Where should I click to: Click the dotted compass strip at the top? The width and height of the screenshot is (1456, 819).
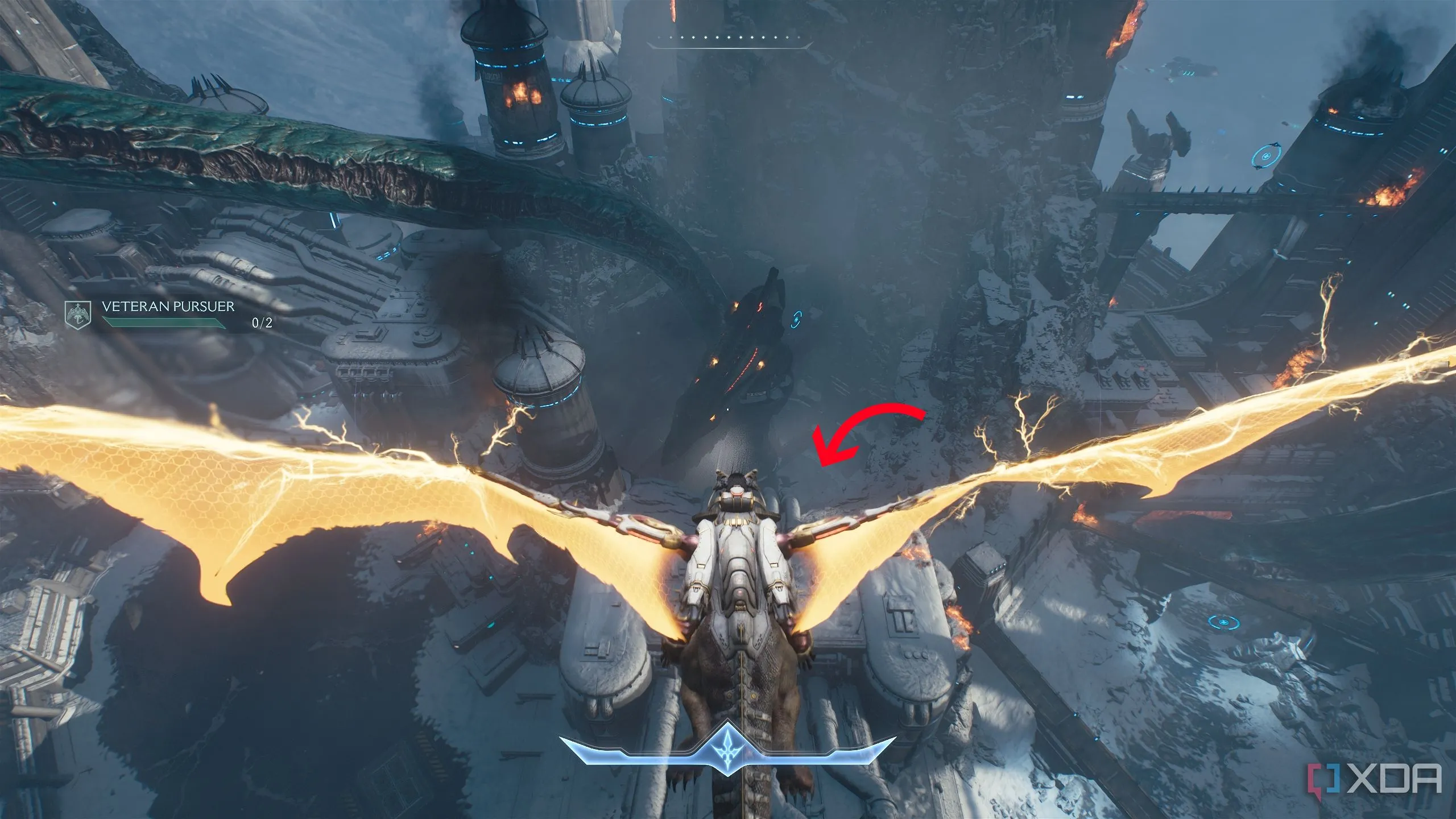click(730, 39)
